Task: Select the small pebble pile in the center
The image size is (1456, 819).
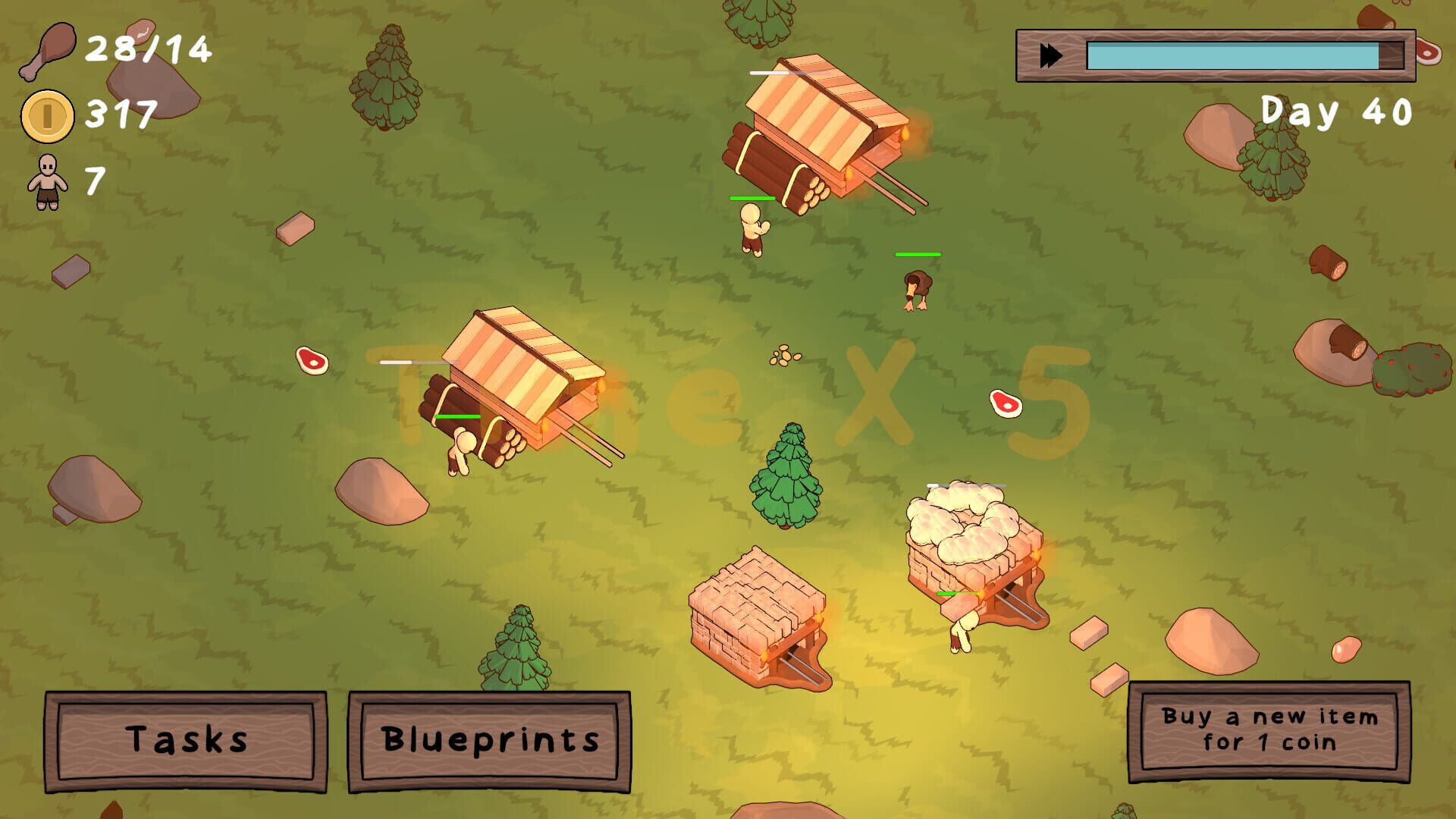Action: tap(786, 358)
